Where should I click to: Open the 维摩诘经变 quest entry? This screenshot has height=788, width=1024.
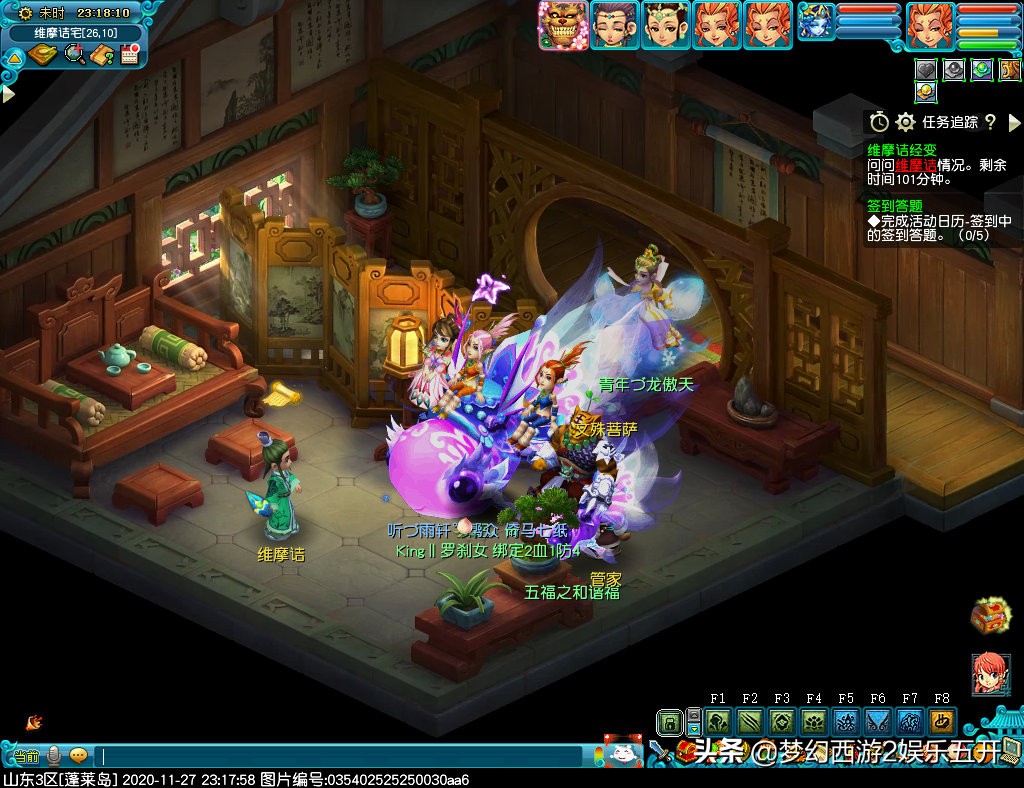tap(902, 150)
